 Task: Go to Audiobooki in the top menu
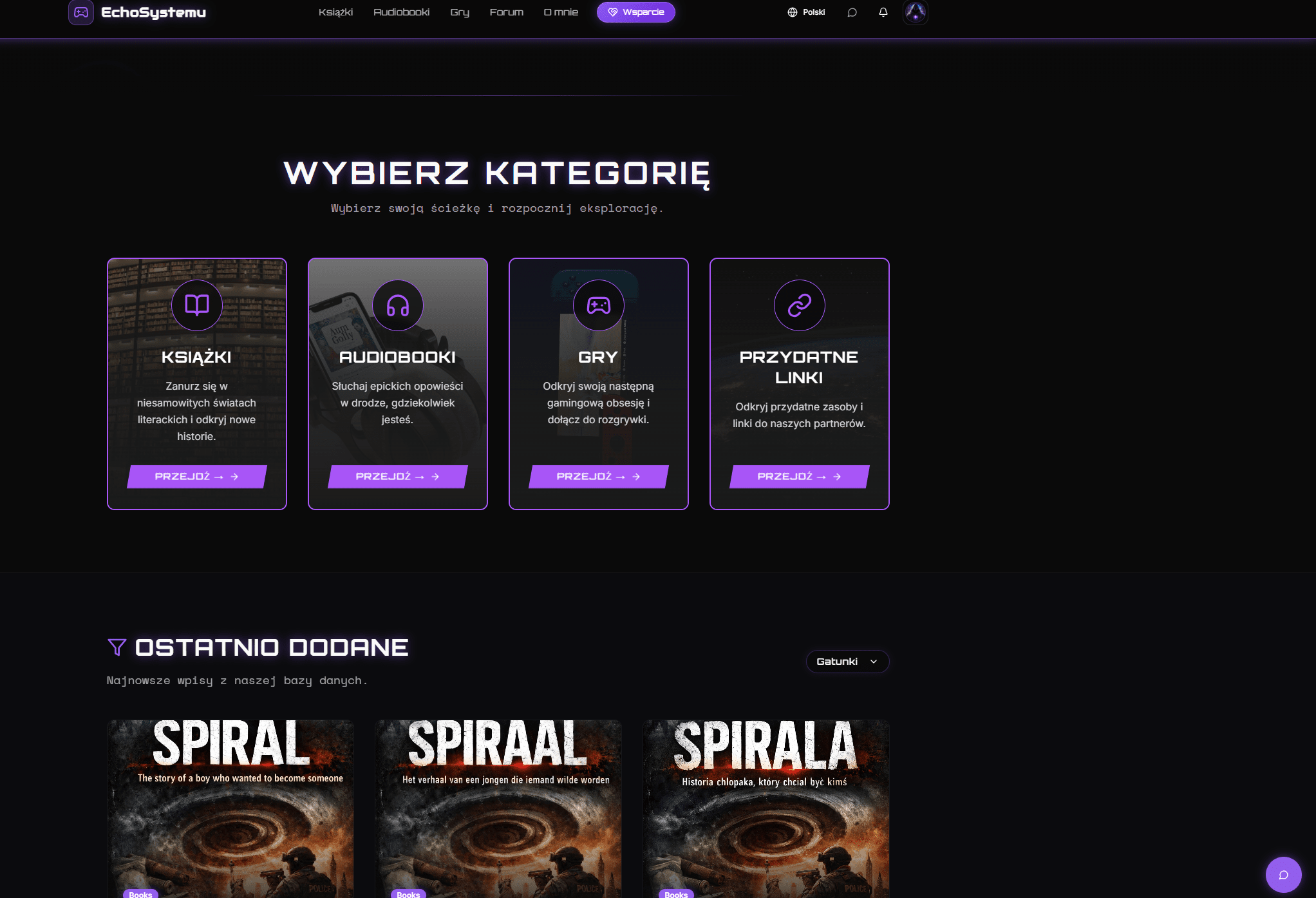(401, 12)
